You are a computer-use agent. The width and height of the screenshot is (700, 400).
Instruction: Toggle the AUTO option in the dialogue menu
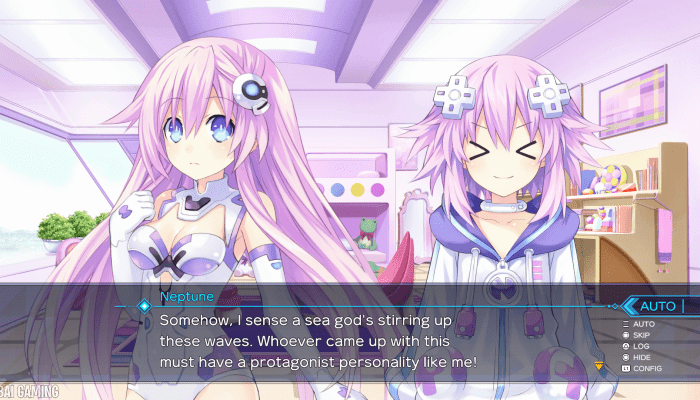coord(643,324)
